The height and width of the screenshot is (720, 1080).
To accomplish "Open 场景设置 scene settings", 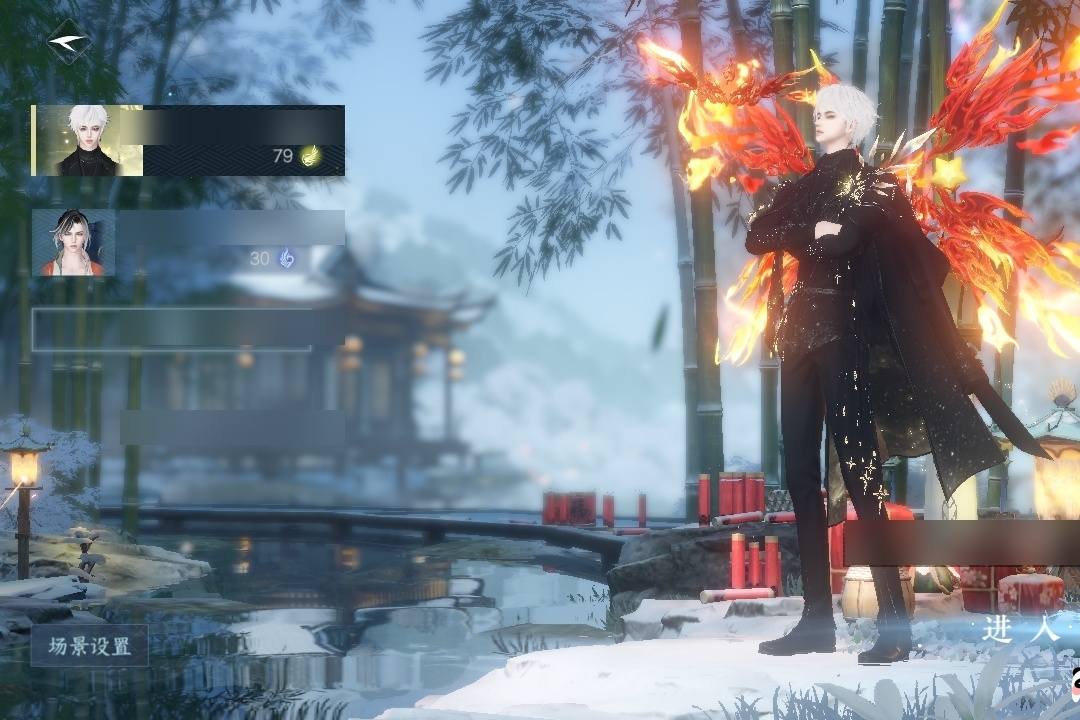I will (x=89, y=646).
